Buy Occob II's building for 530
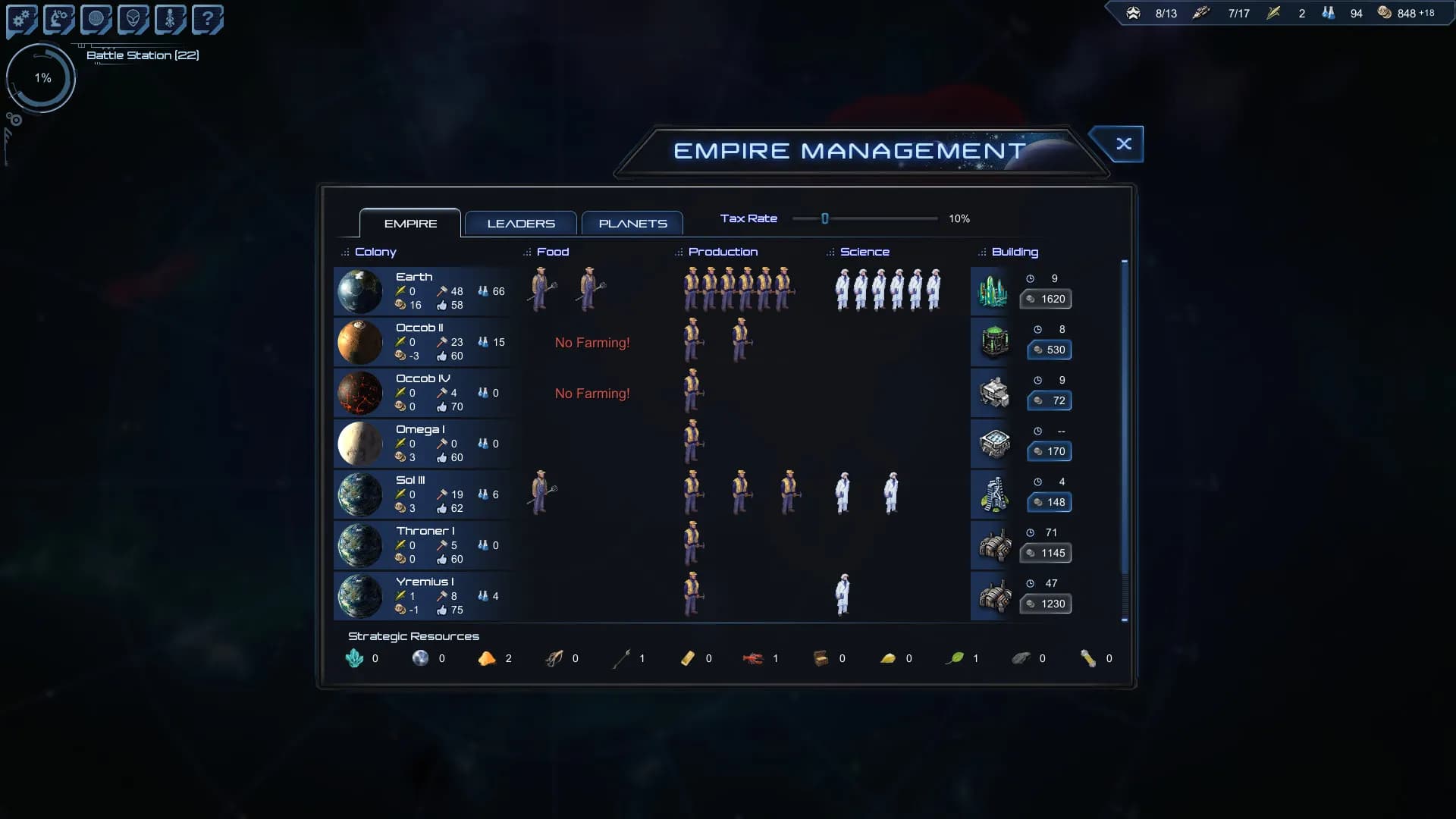This screenshot has height=819, width=1456. (x=1050, y=350)
